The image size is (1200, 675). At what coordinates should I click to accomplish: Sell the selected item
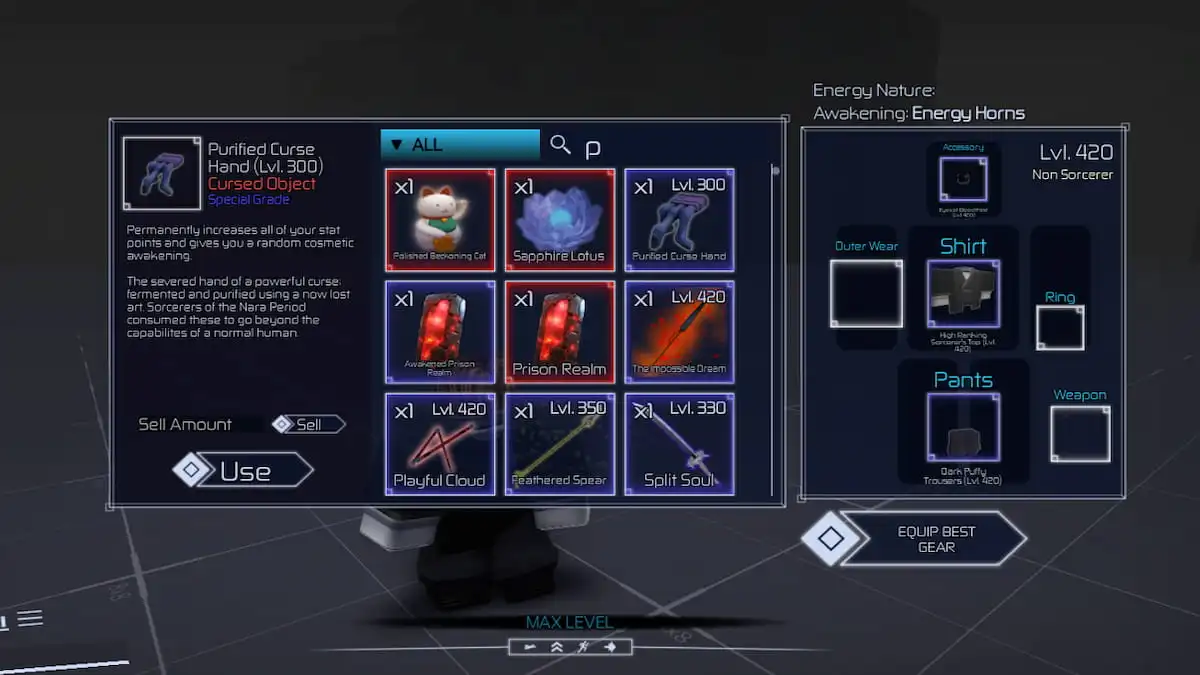pyautogui.click(x=309, y=424)
